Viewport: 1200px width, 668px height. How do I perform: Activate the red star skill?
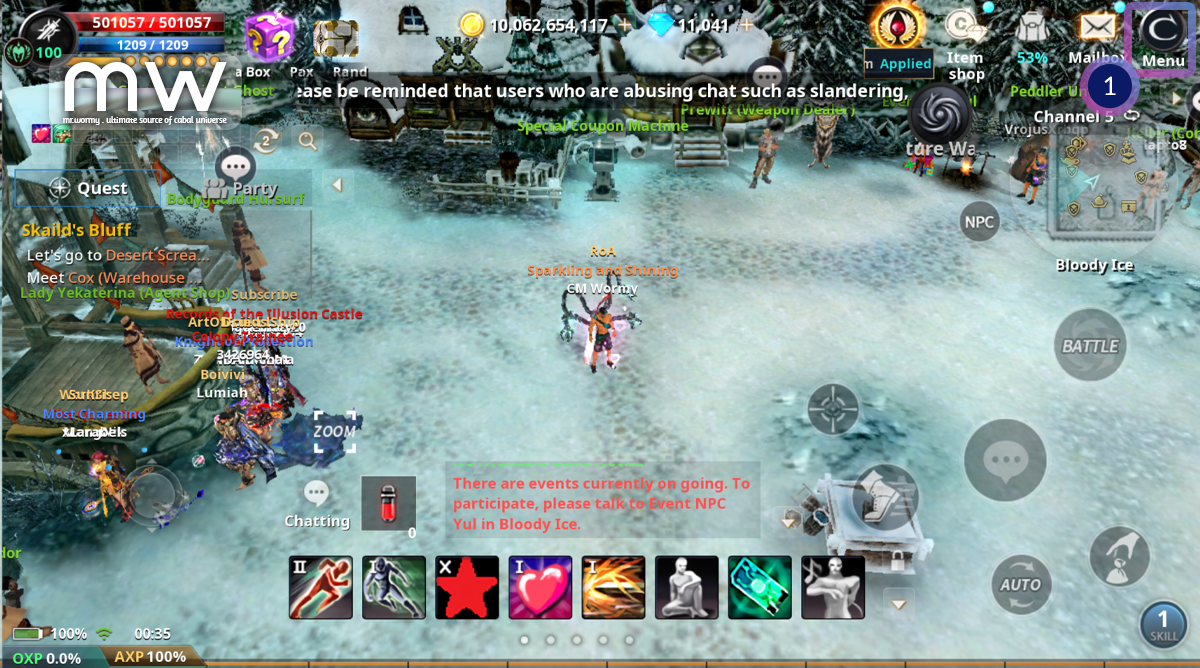pyautogui.click(x=467, y=587)
